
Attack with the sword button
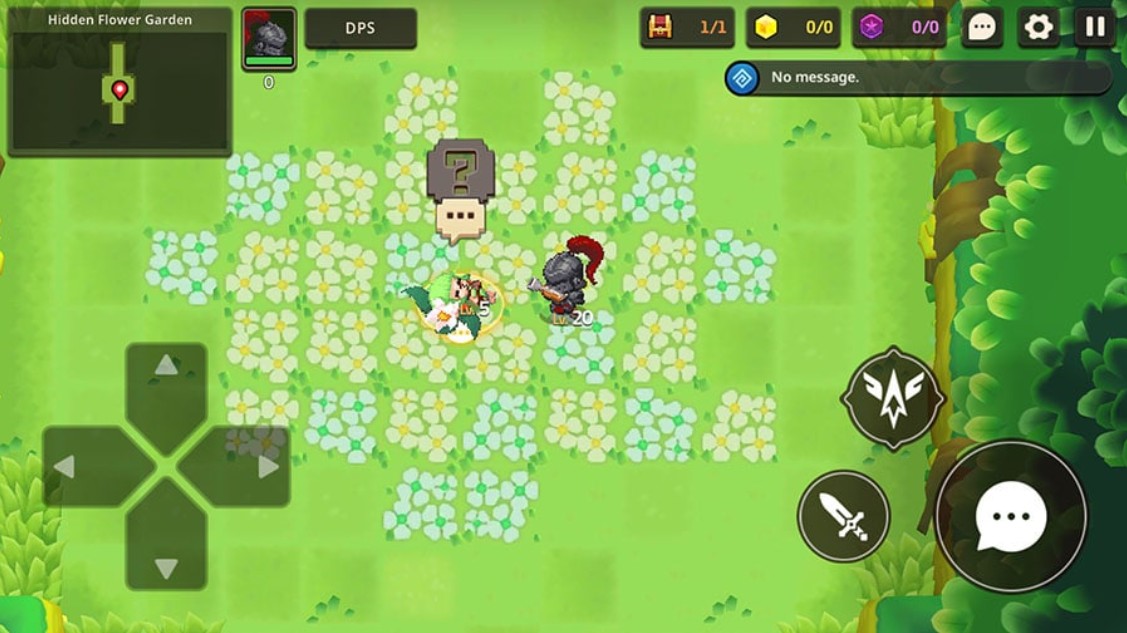pos(843,516)
